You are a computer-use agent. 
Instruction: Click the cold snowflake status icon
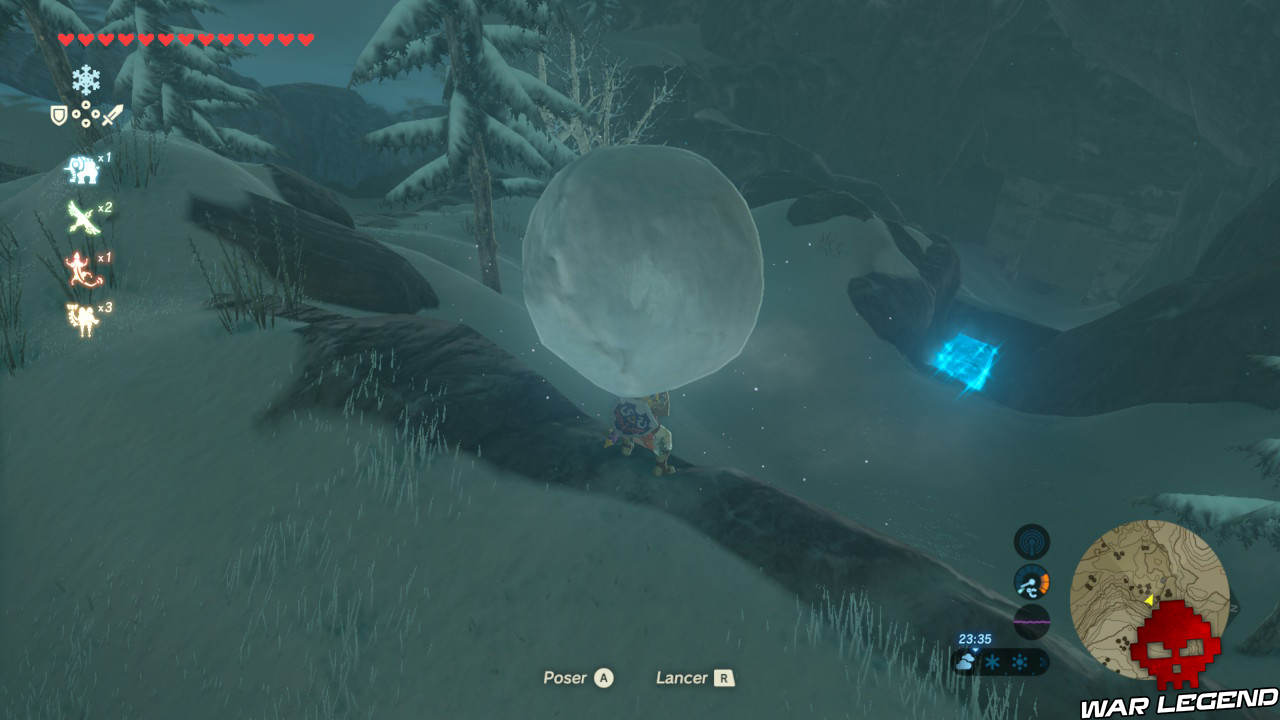click(87, 79)
